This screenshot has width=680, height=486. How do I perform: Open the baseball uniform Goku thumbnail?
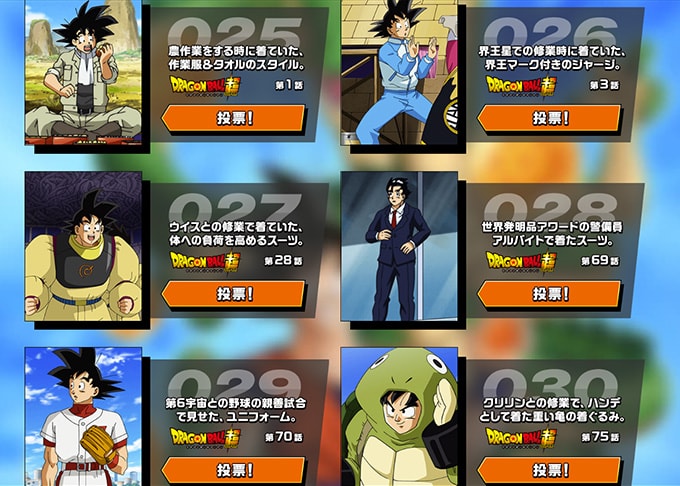84,418
